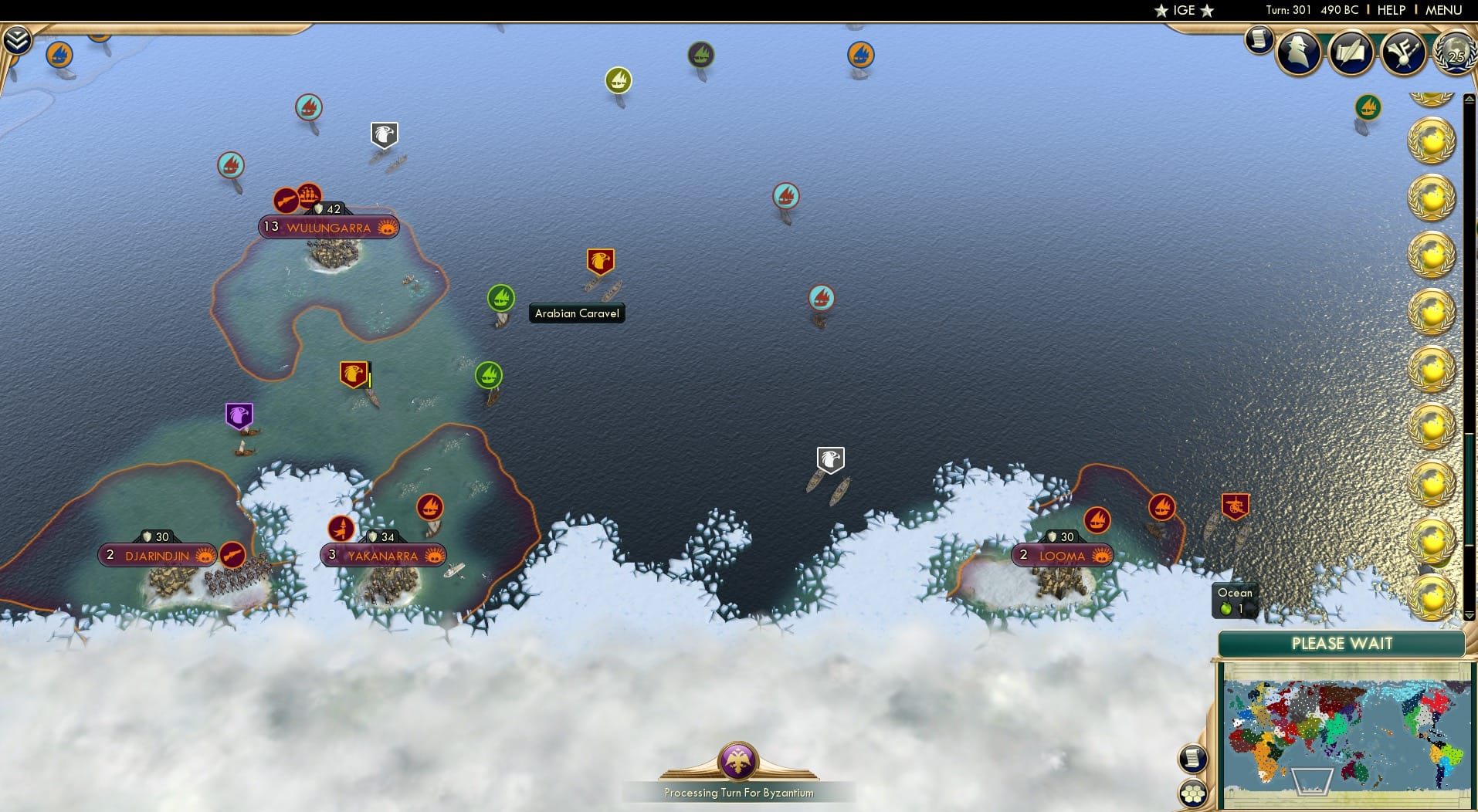The width and height of the screenshot is (1478, 812).
Task: Open the Espionage overview spy icon
Action: [1300, 52]
